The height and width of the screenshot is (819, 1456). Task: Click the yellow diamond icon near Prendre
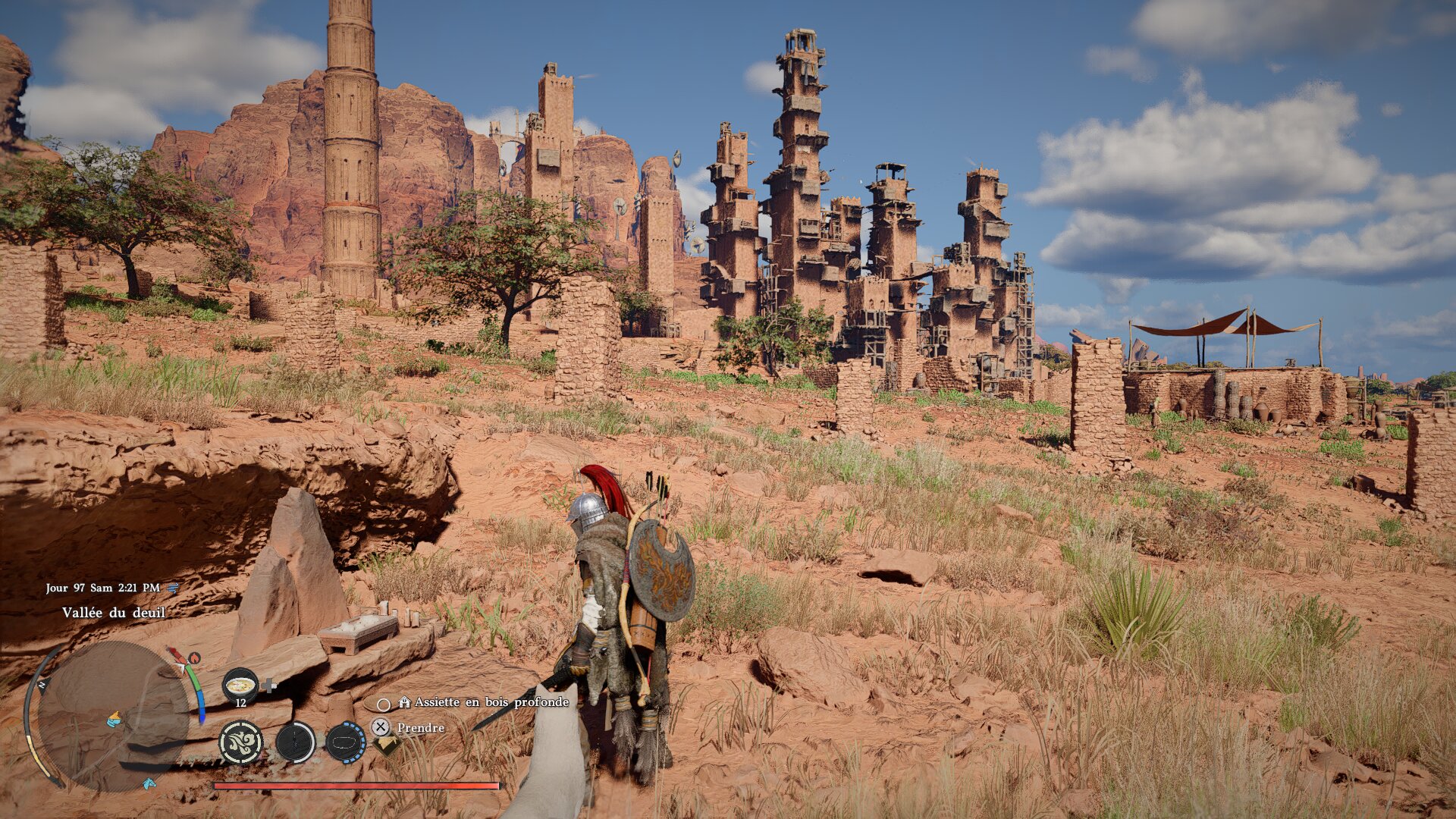click(x=388, y=745)
